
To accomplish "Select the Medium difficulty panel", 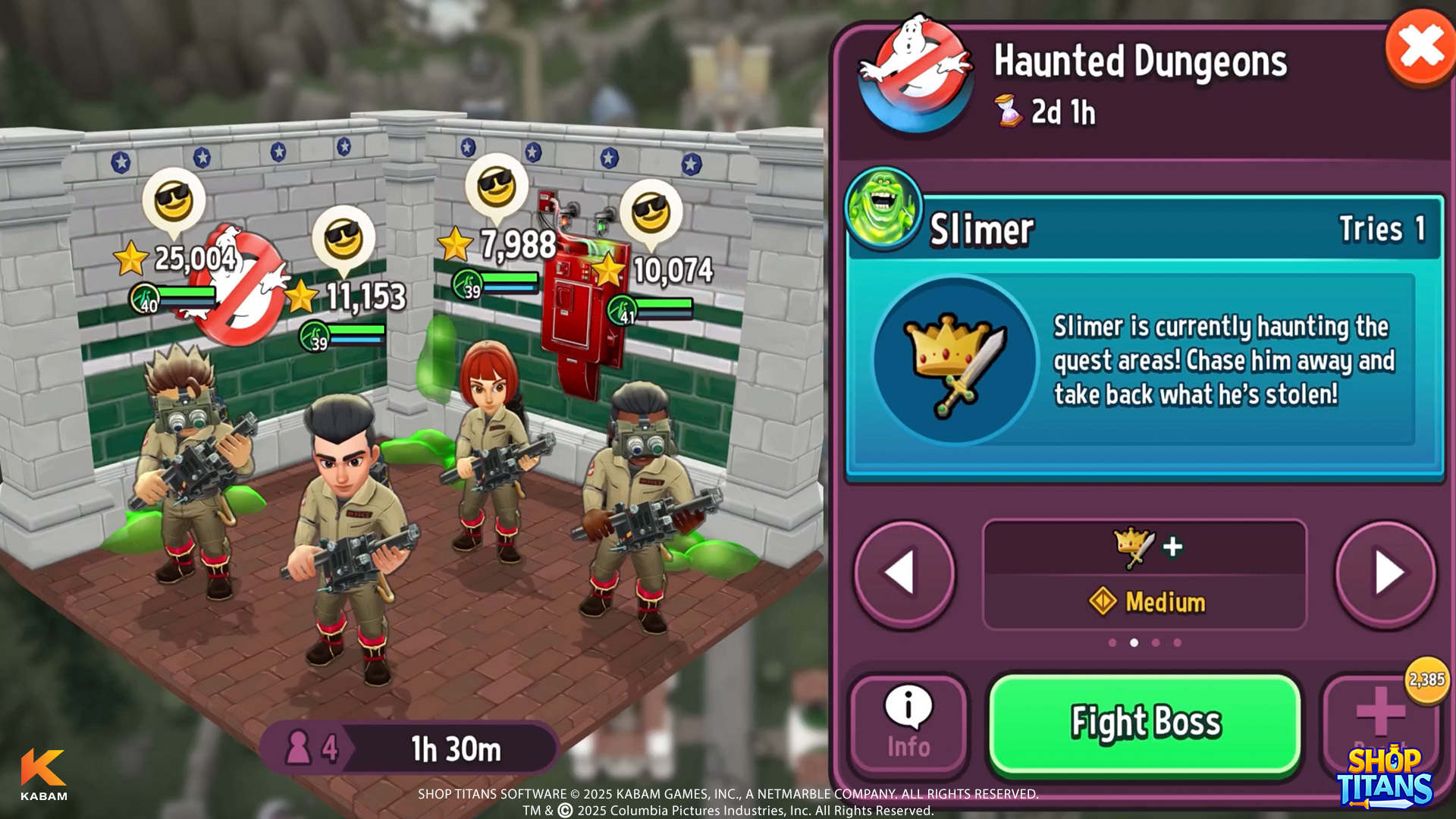I will pos(1145,575).
